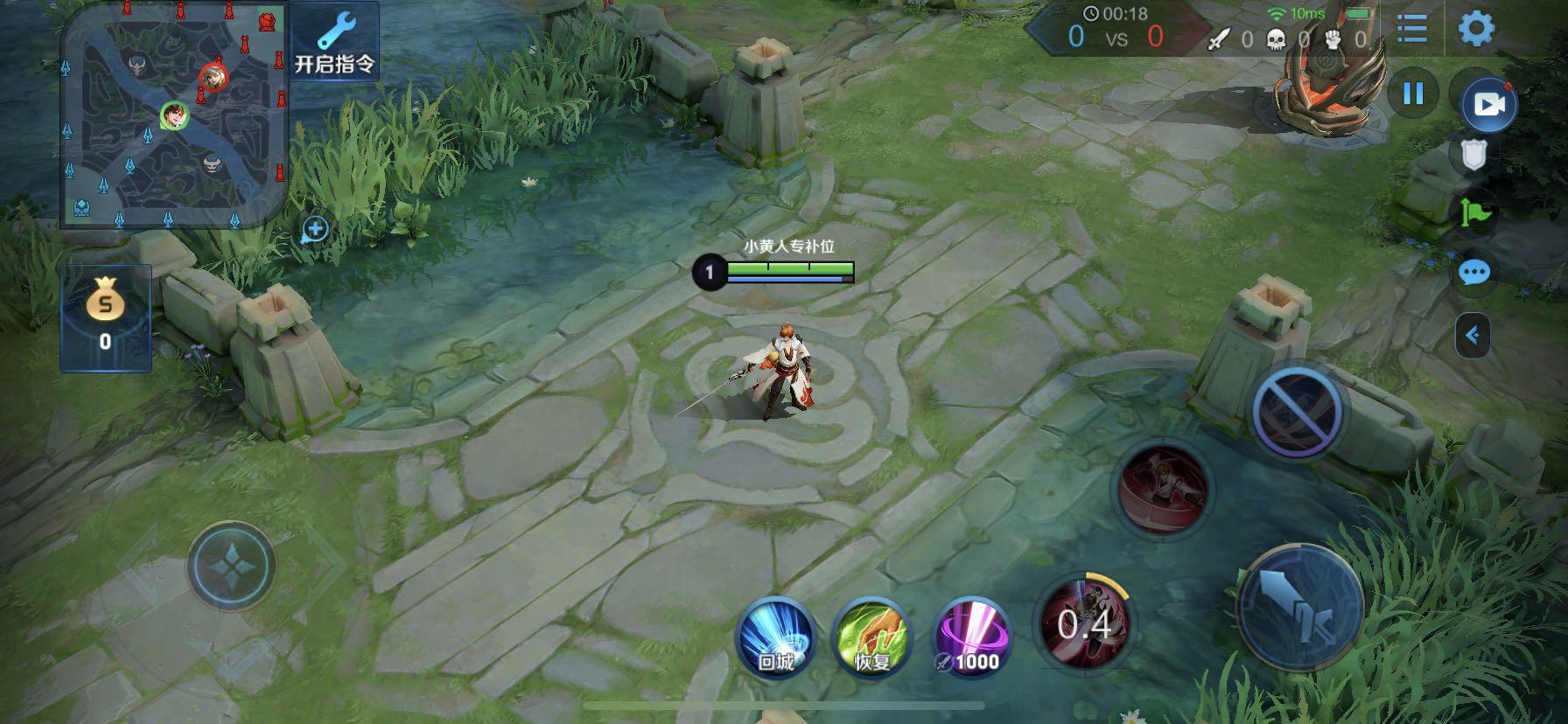The image size is (1568, 724).
Task: Pause the match with the pause button
Action: 1413,93
